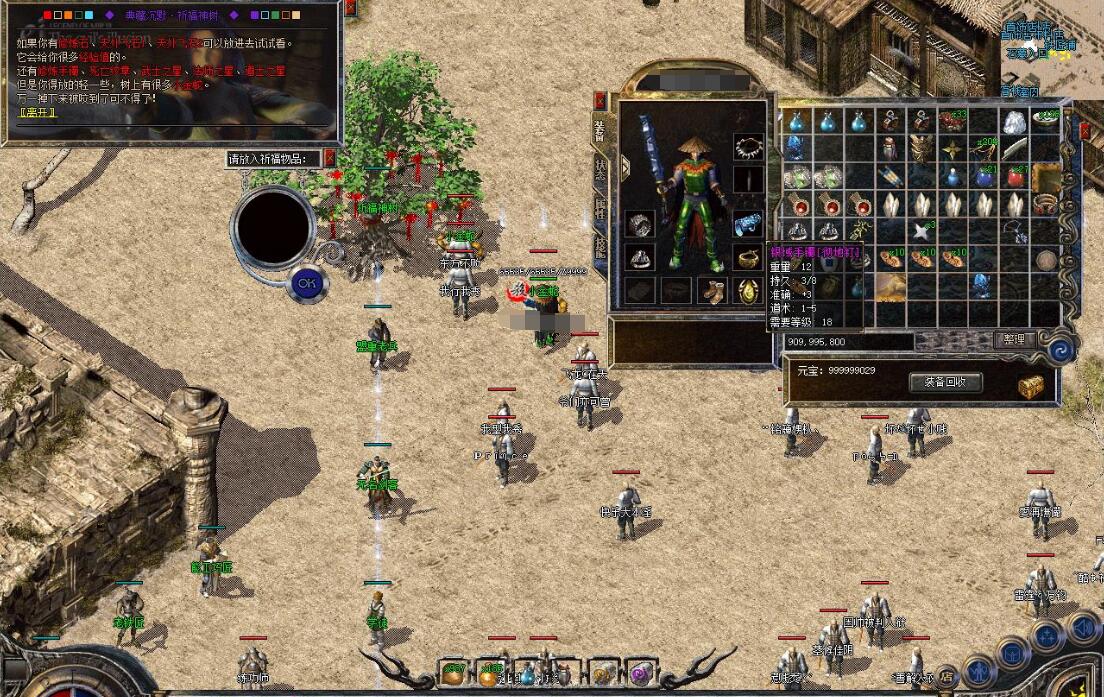Close the blessing item prompt
The image size is (1104, 697).
tap(330, 158)
